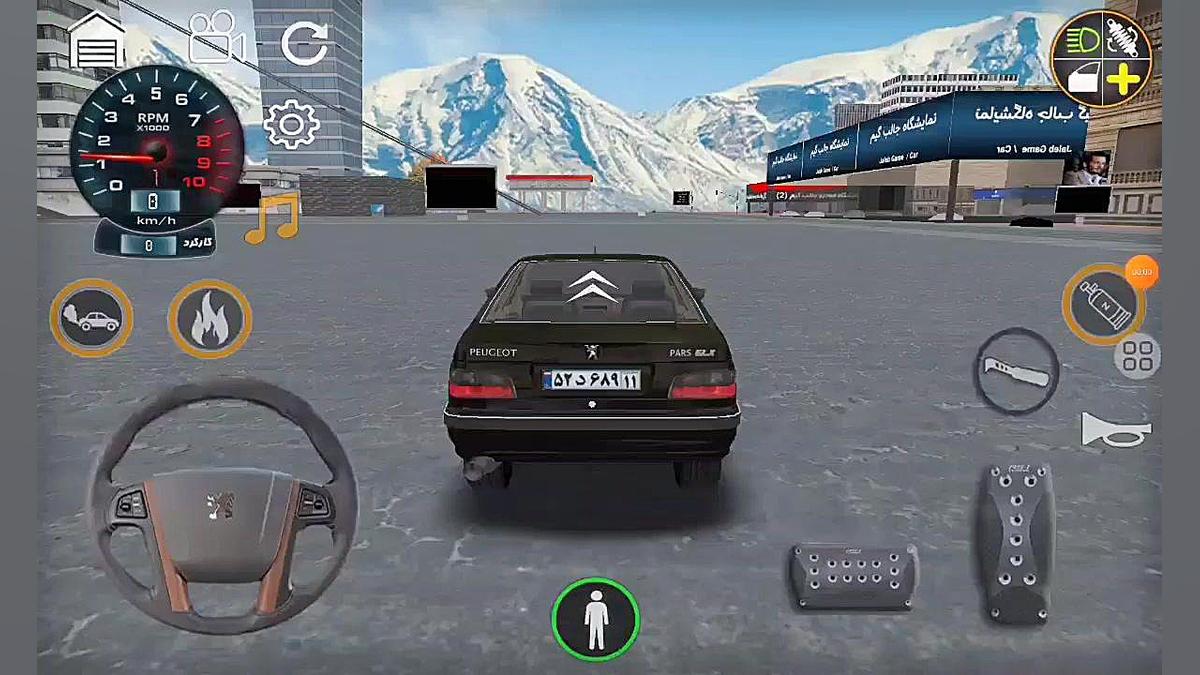Sound the horn icon

1116,430
